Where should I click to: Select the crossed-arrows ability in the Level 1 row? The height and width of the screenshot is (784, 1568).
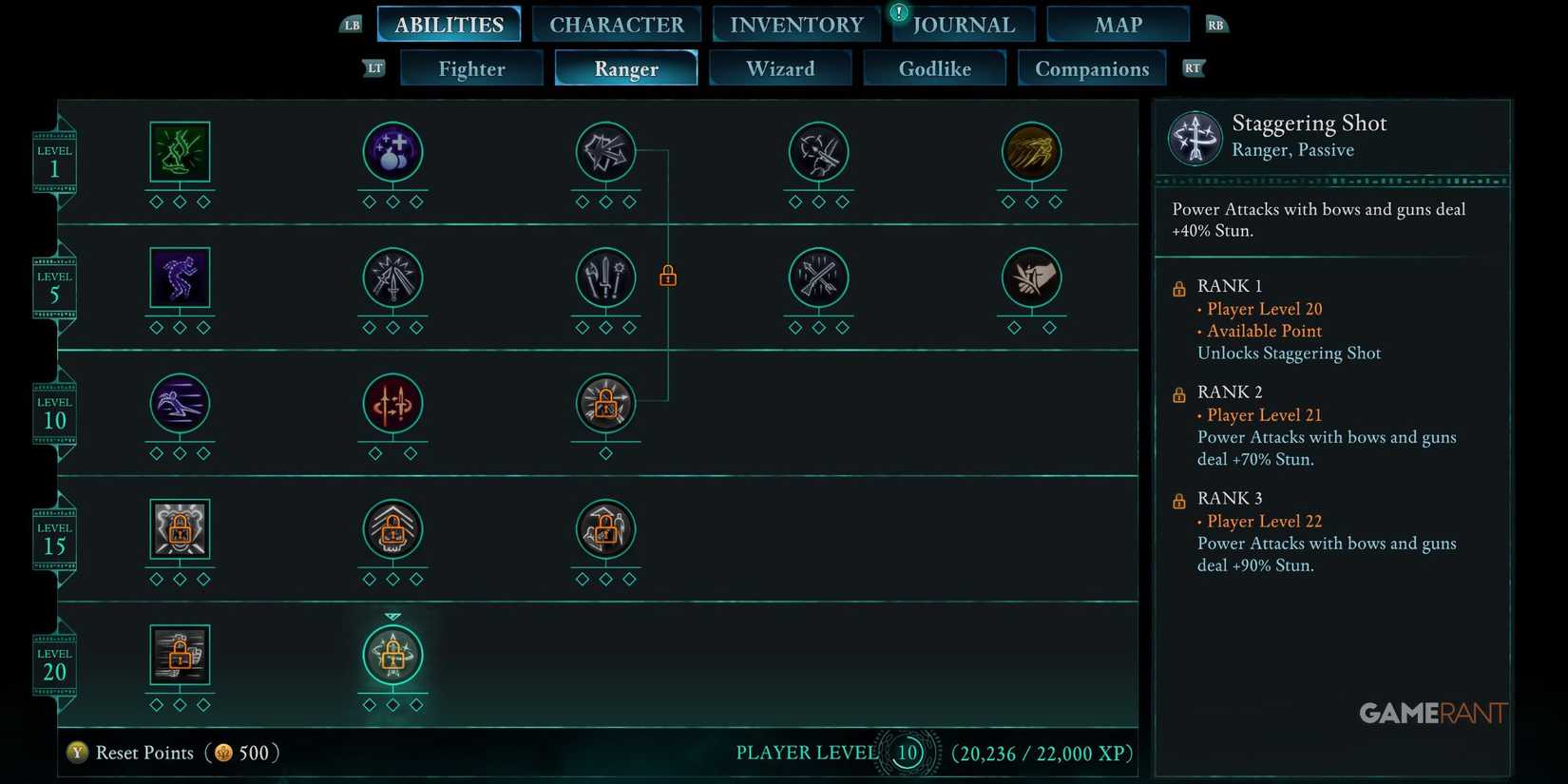[605, 152]
